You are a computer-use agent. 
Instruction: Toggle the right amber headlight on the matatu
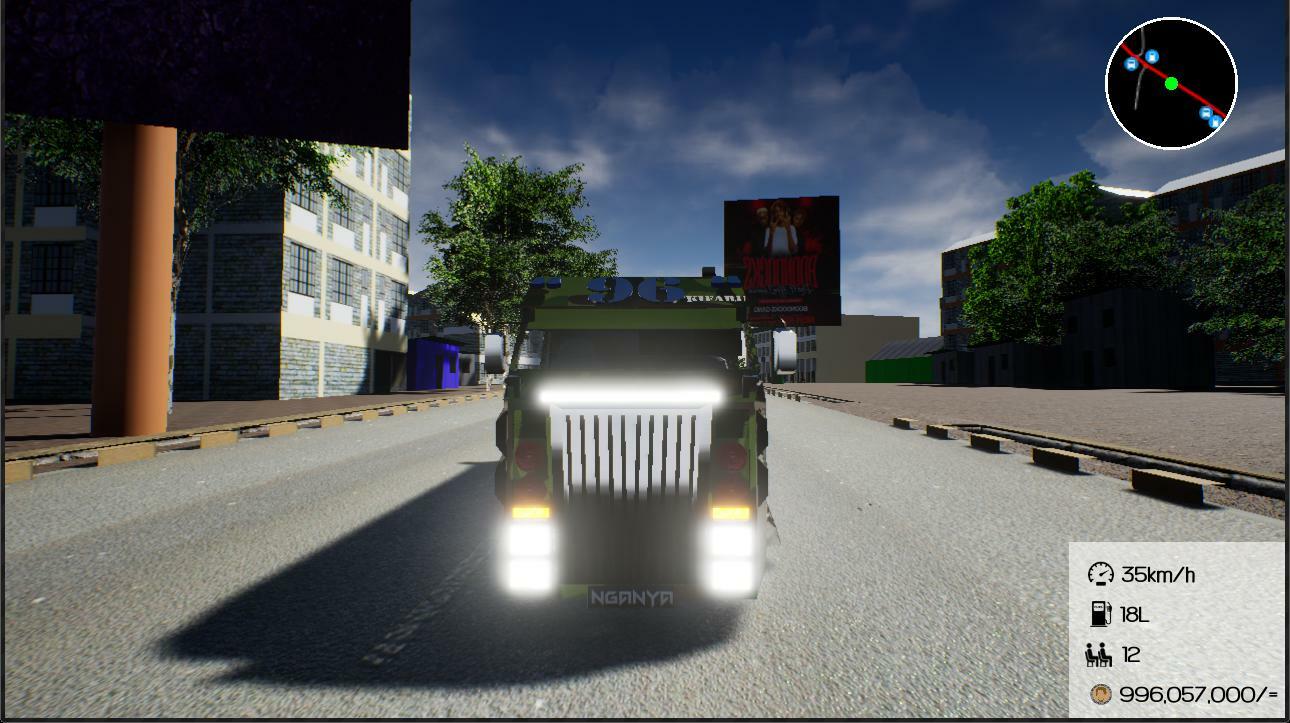(x=730, y=511)
